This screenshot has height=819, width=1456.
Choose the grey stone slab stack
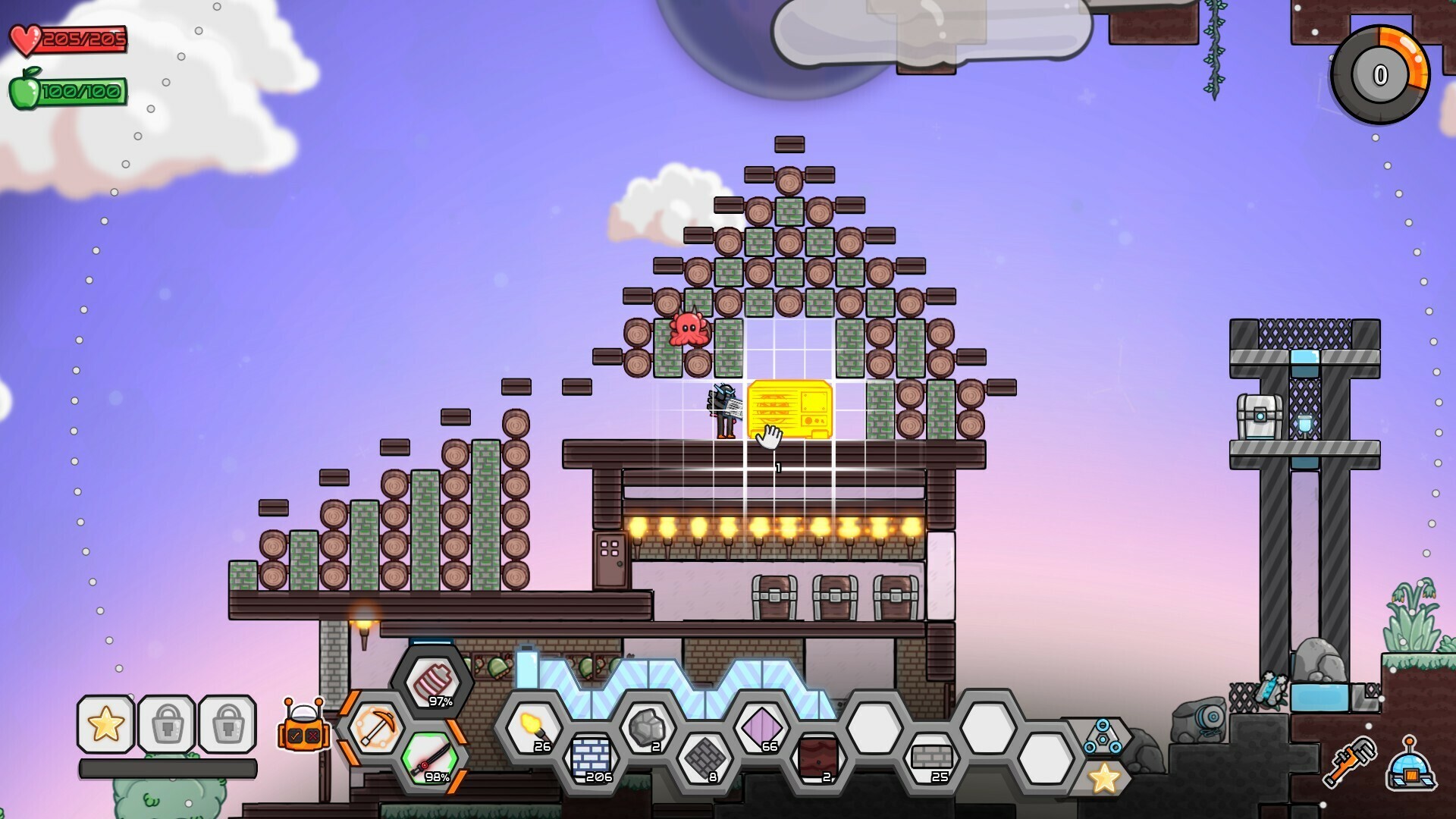click(931, 757)
